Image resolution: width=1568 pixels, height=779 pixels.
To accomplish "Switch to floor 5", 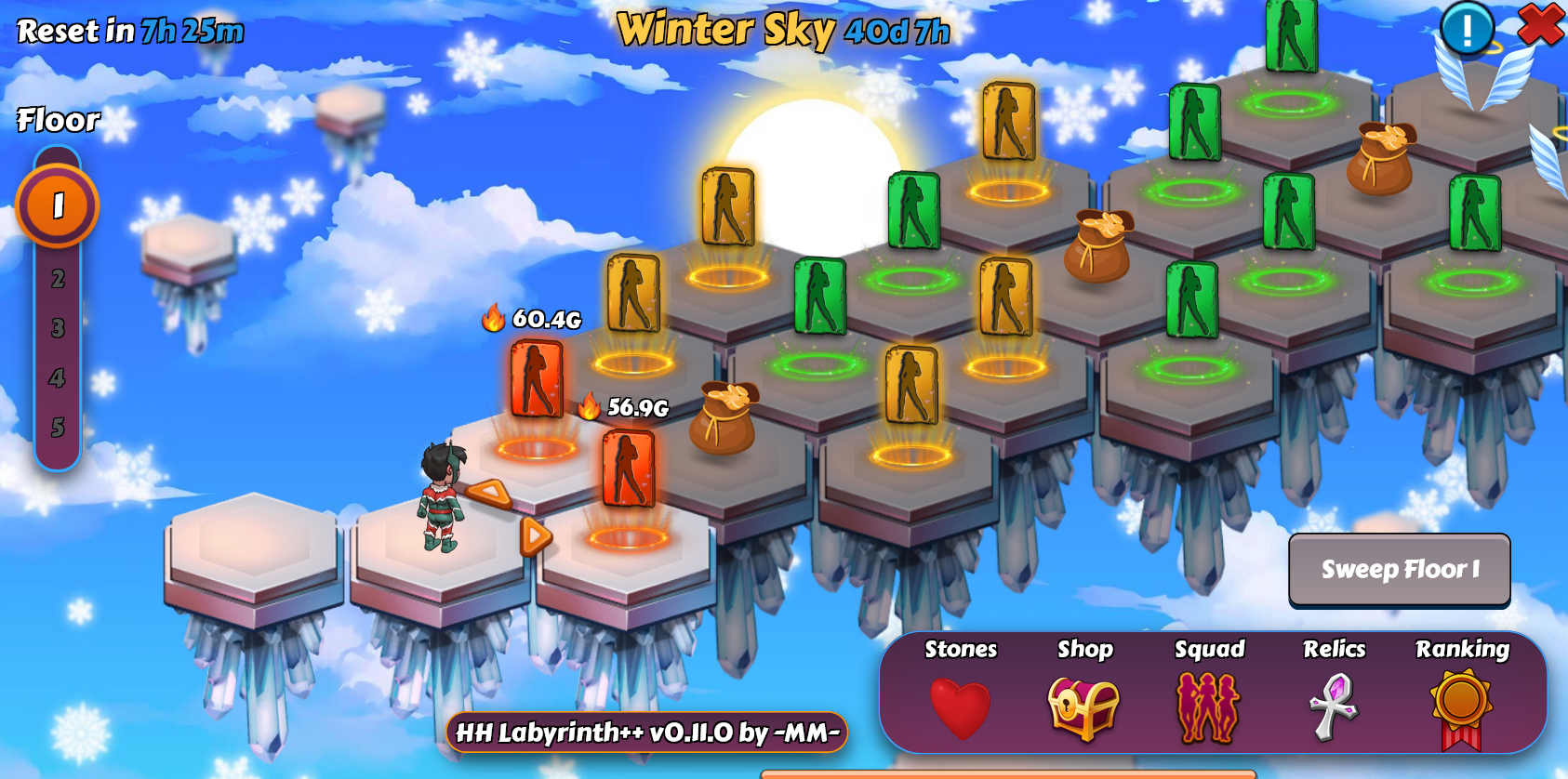I will click(58, 428).
